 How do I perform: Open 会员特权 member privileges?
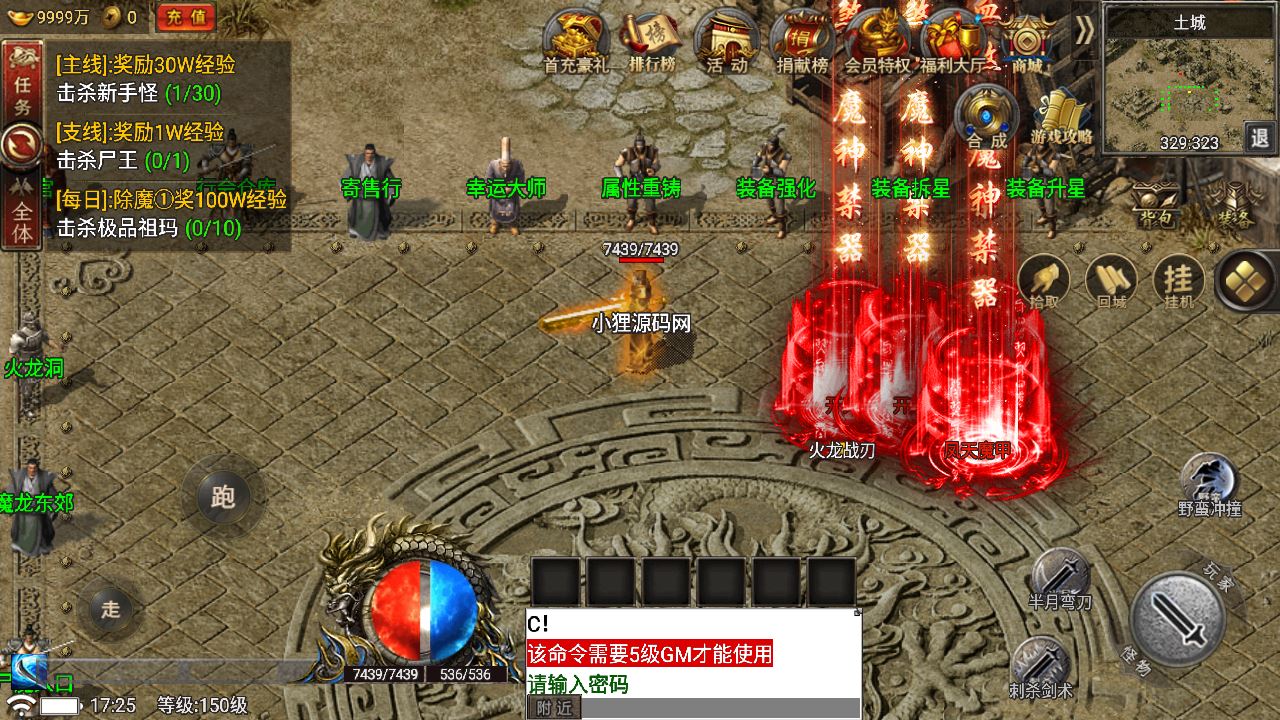pyautogui.click(x=877, y=40)
